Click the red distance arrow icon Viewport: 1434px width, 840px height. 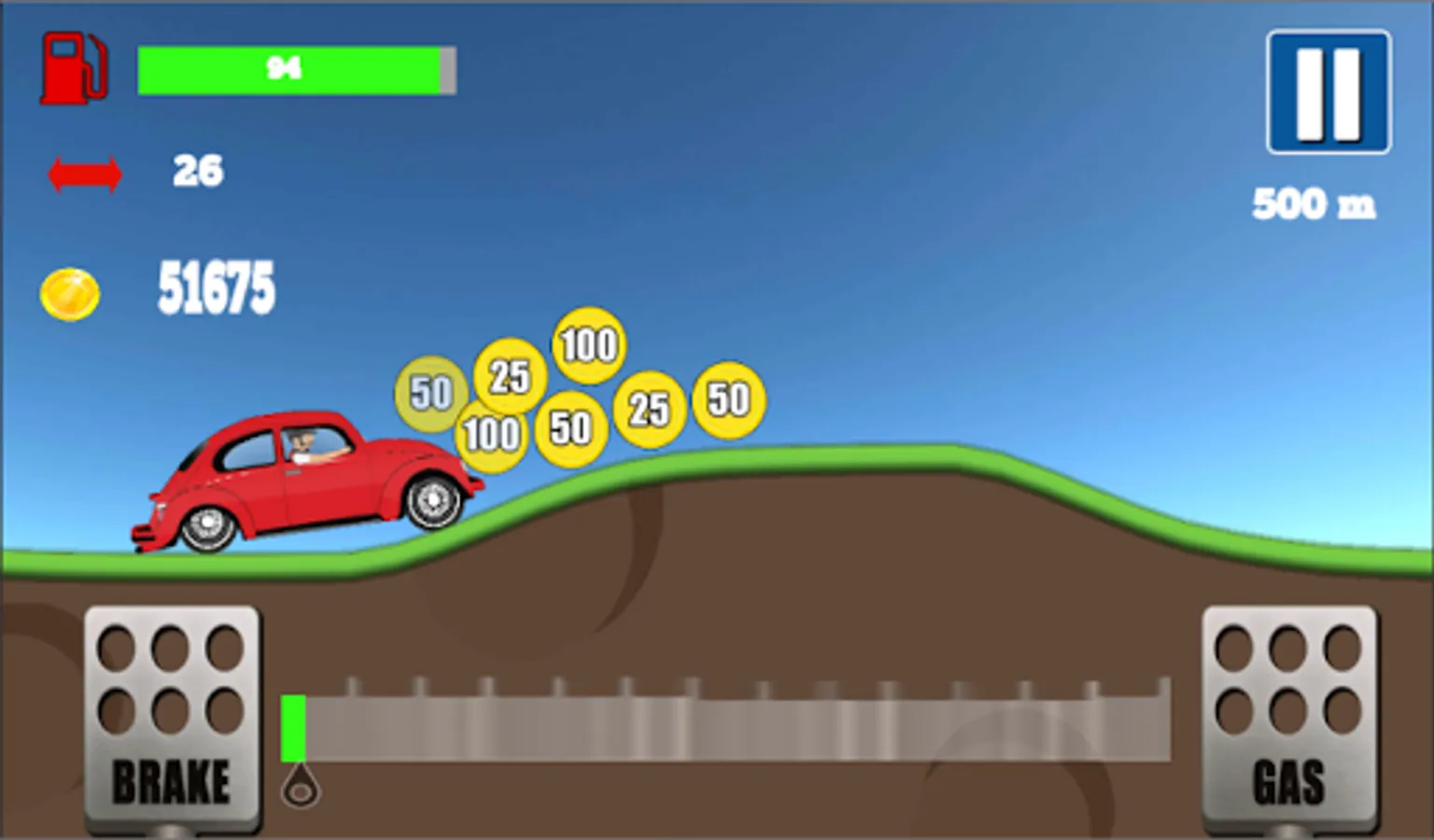[x=86, y=171]
